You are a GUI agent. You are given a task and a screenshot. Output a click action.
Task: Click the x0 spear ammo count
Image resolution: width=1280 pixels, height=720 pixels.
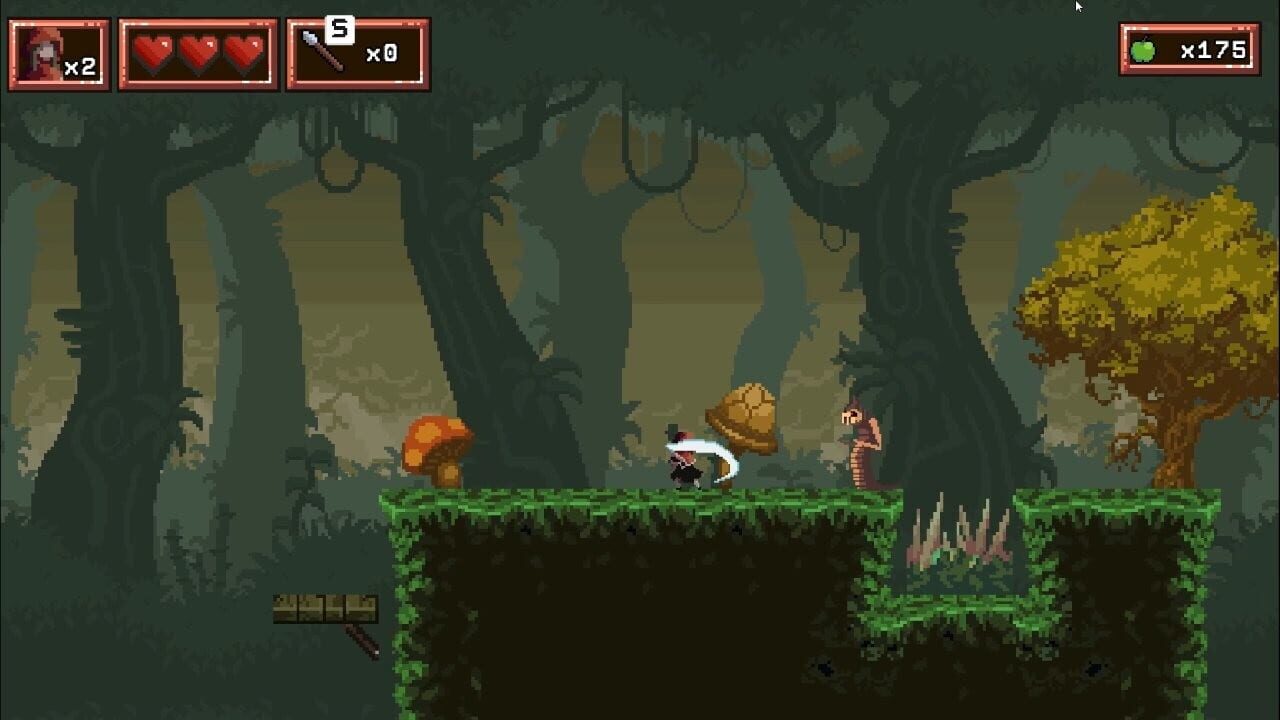(x=384, y=53)
